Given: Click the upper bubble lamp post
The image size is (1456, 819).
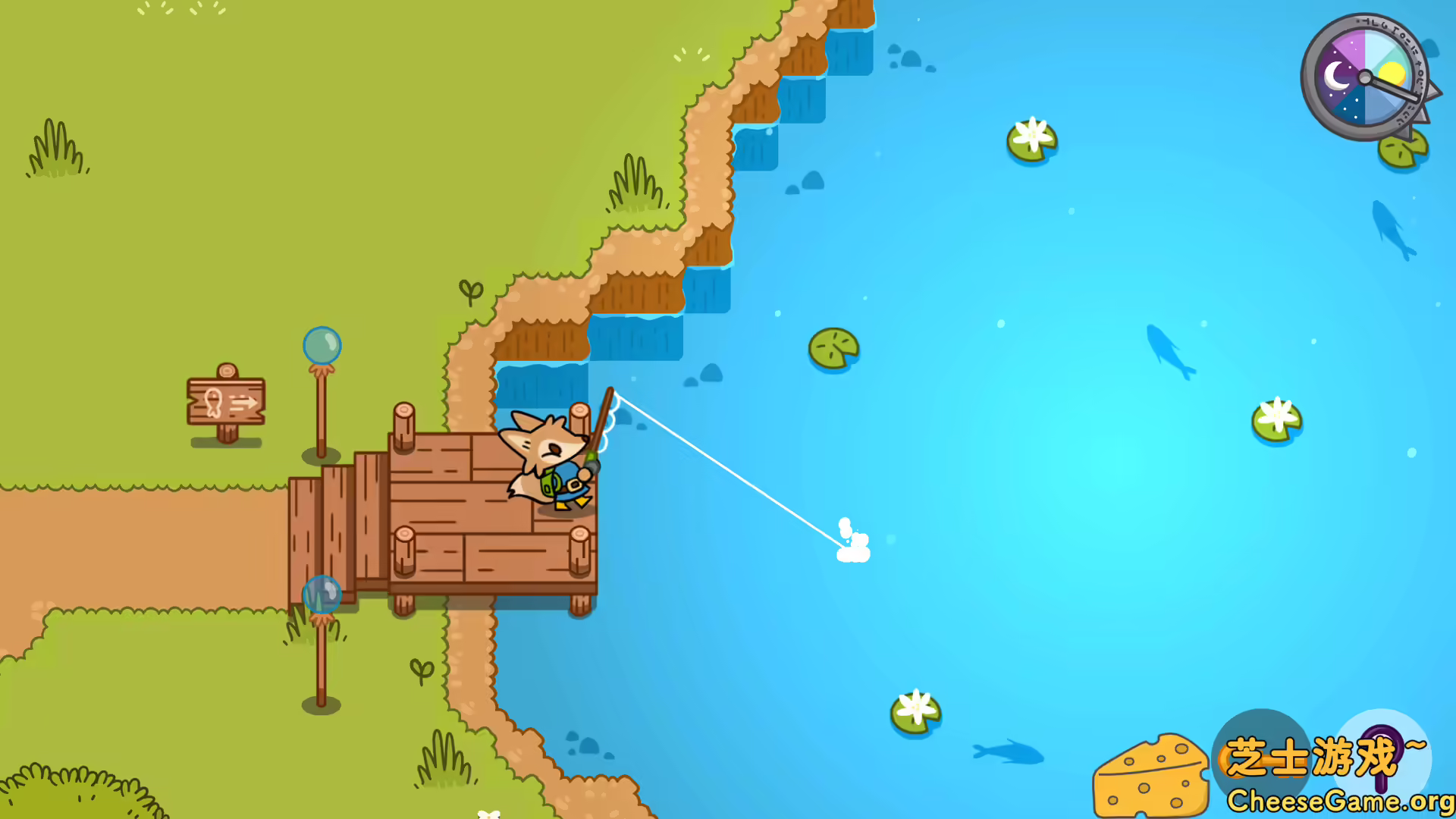Looking at the screenshot, I should [322, 346].
